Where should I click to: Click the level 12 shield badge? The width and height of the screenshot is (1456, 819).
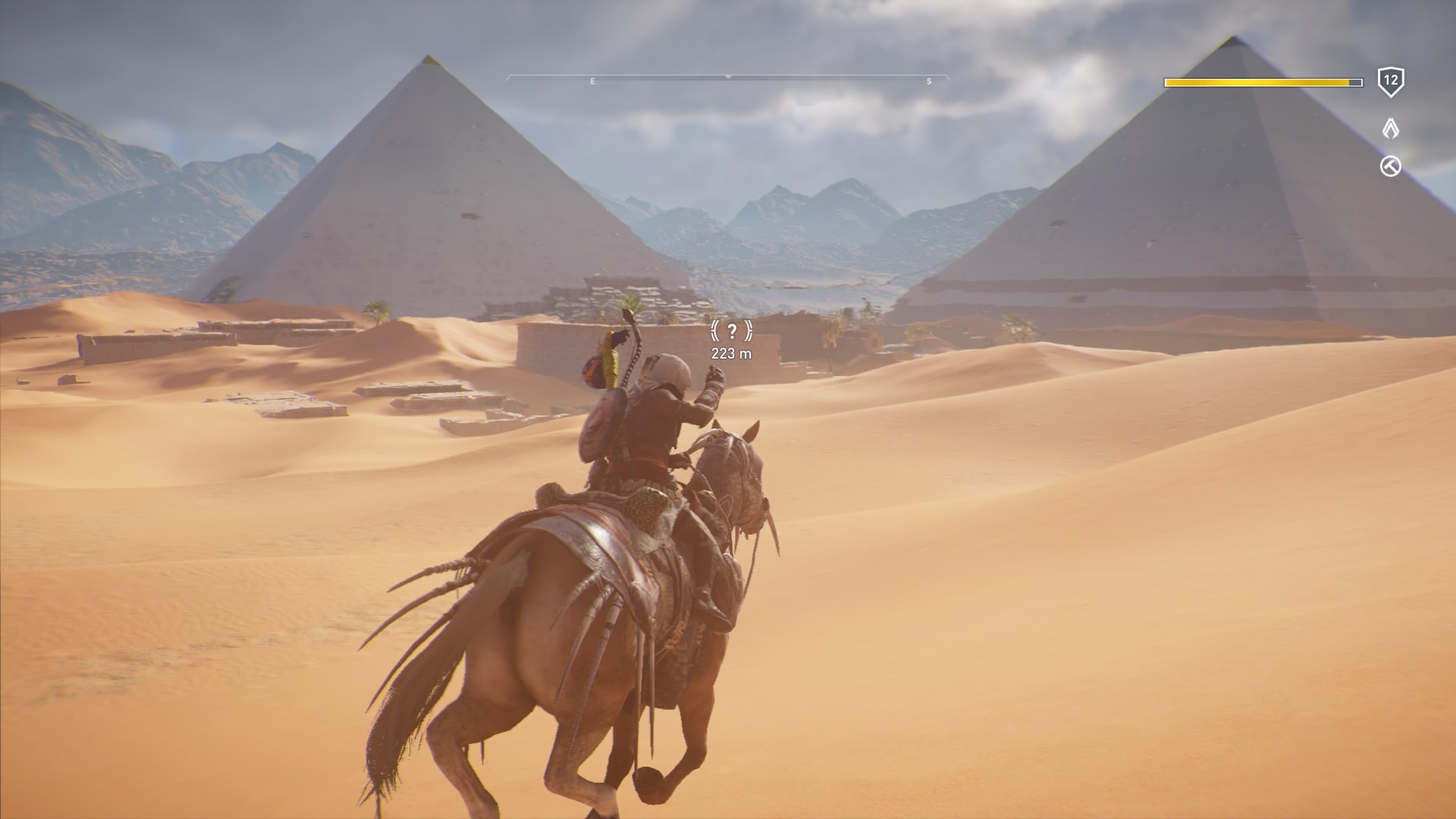click(x=1390, y=81)
